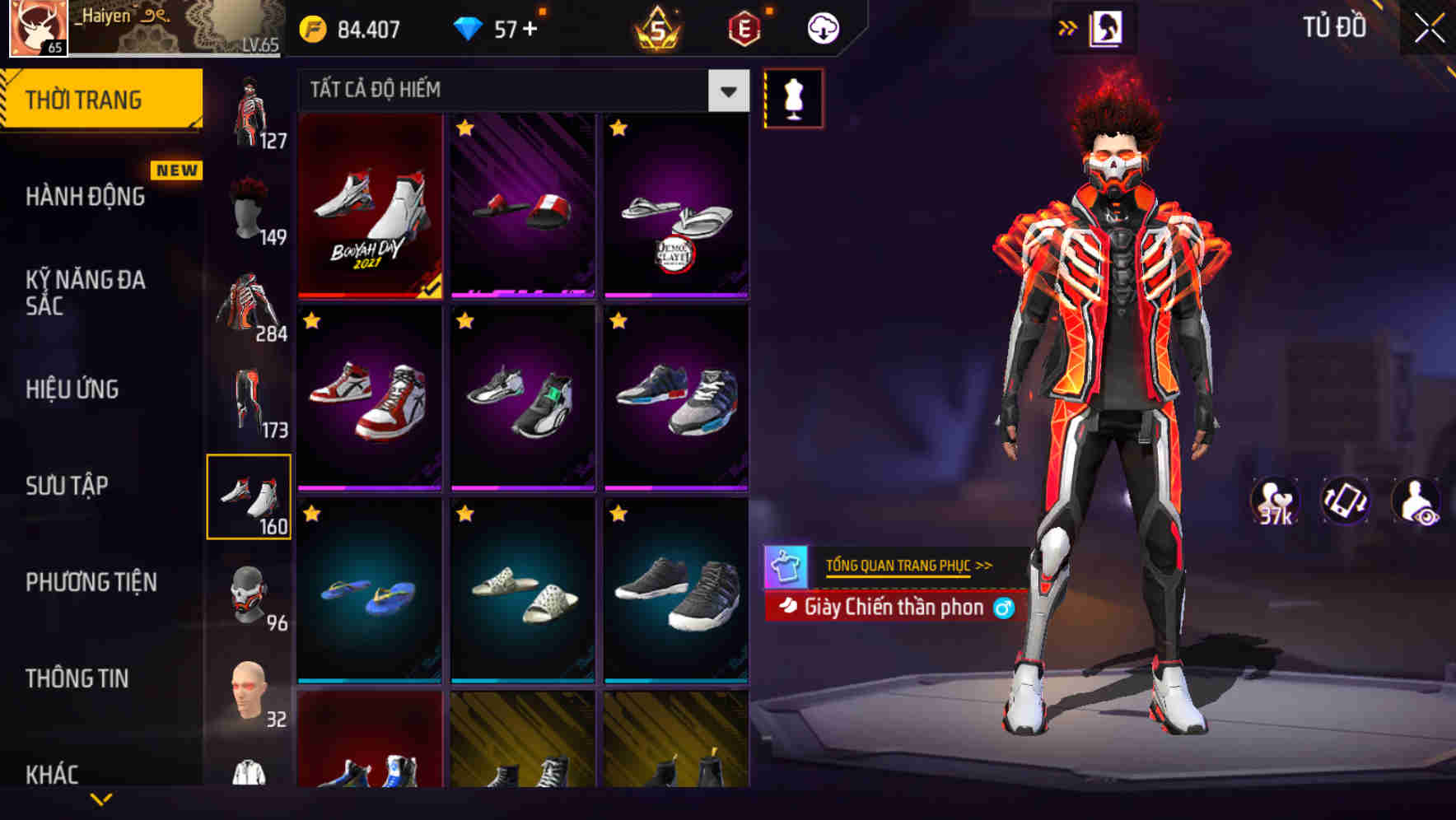Switch to the PHƯƠNG TIỆN tab
The image size is (1456, 820).
coord(91,581)
